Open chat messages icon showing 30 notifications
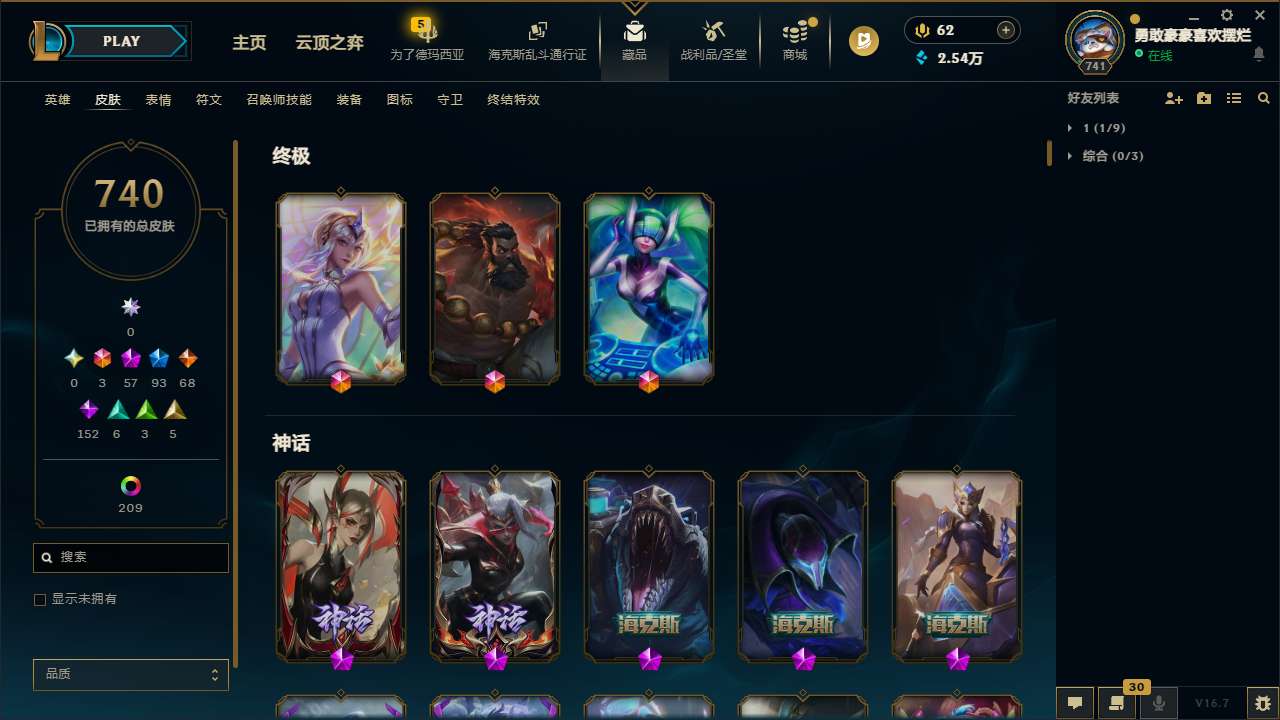The width and height of the screenshot is (1280, 720). [1115, 703]
